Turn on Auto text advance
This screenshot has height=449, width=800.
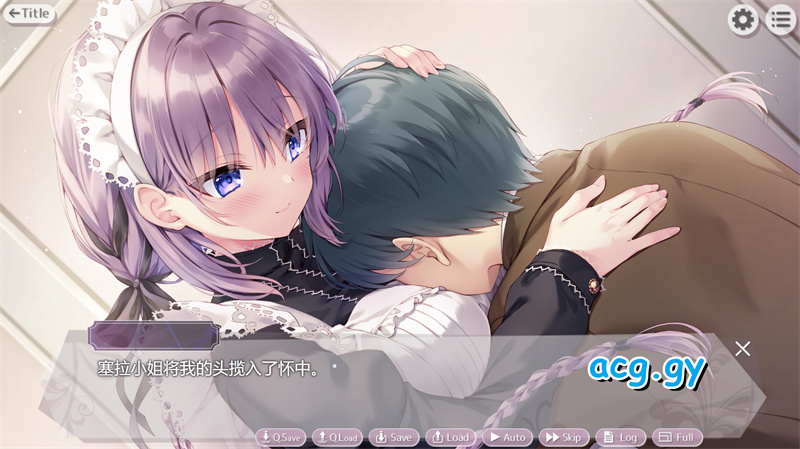pos(507,437)
